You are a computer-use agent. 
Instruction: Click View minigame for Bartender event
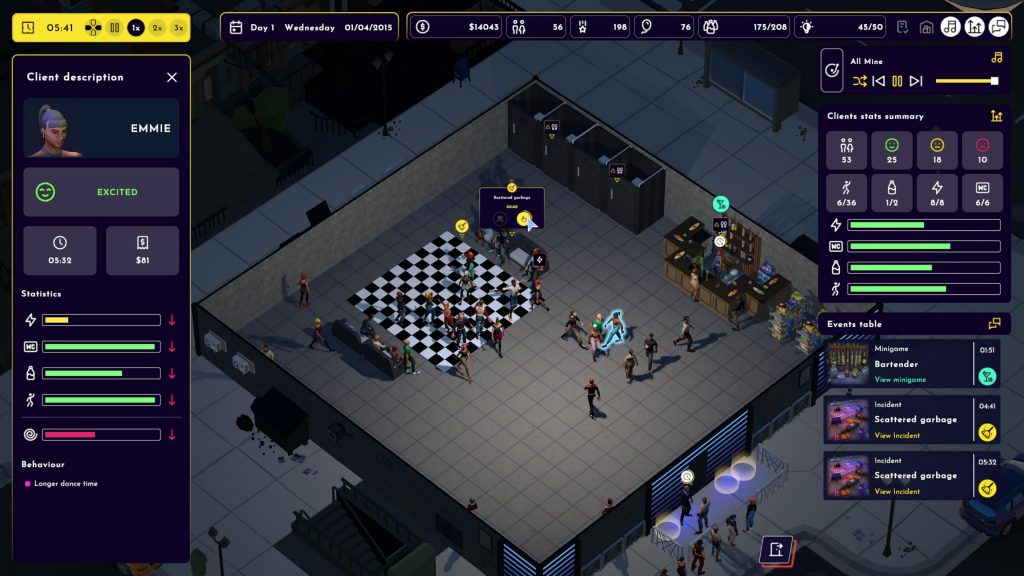[900, 380]
